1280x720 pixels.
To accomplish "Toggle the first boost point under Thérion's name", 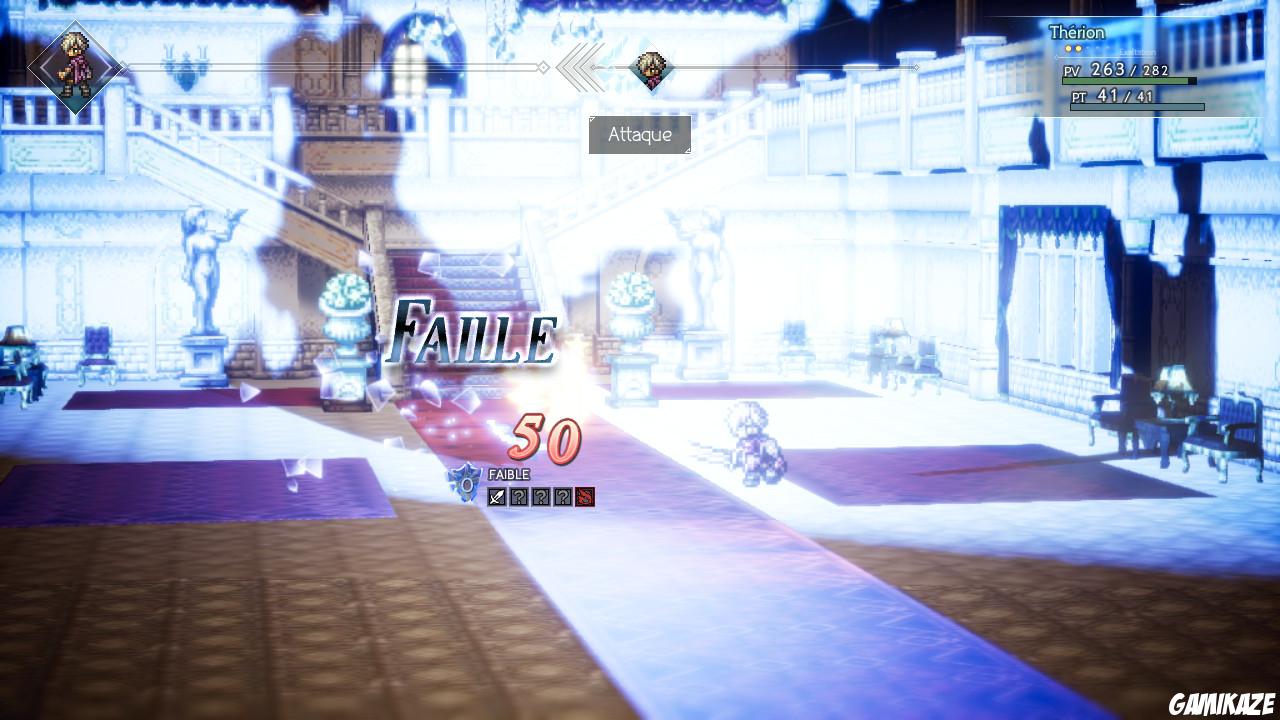I will tap(1068, 48).
